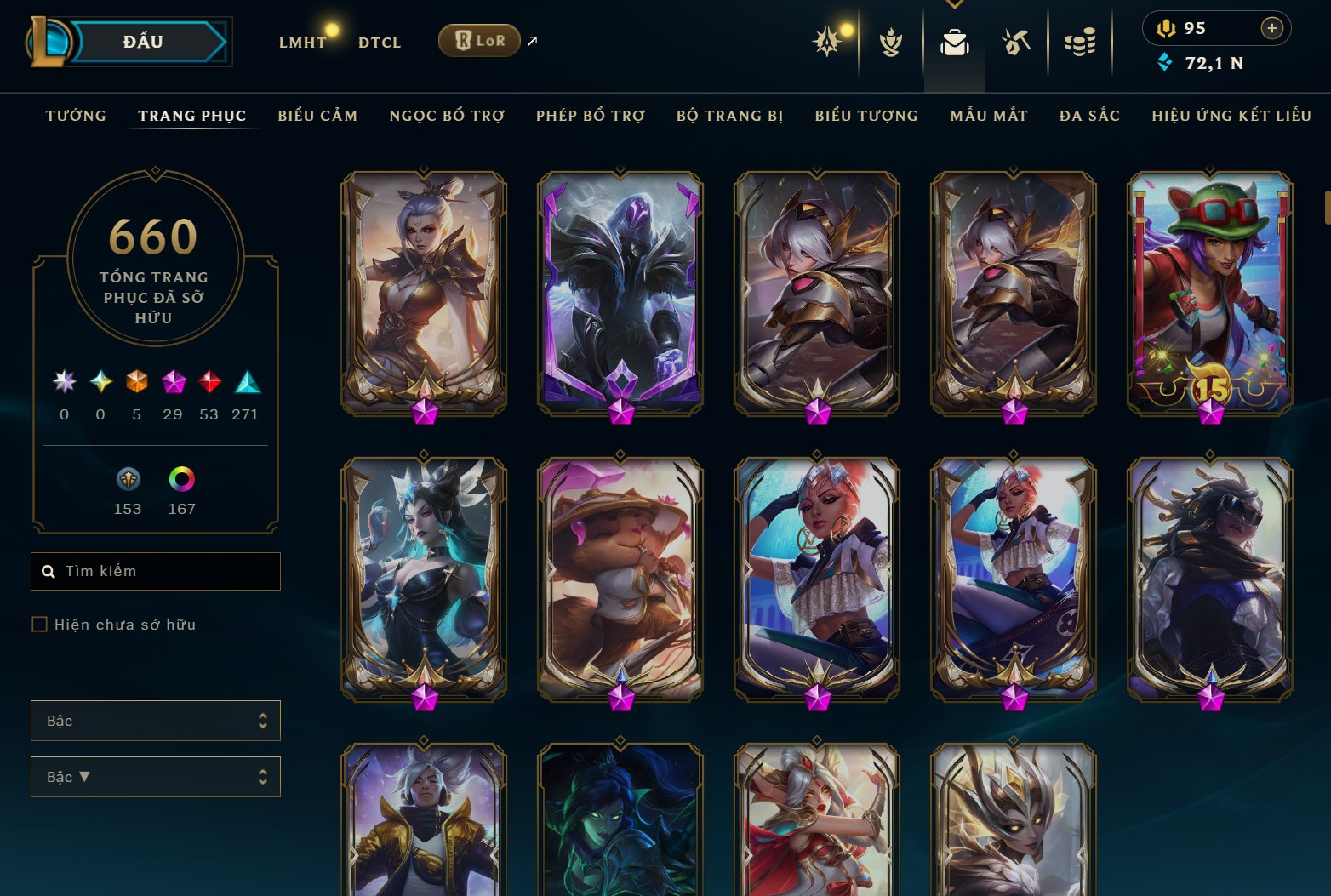This screenshot has width=1331, height=896.
Task: Open the Esports icon in the top bar
Action: [x=1017, y=40]
